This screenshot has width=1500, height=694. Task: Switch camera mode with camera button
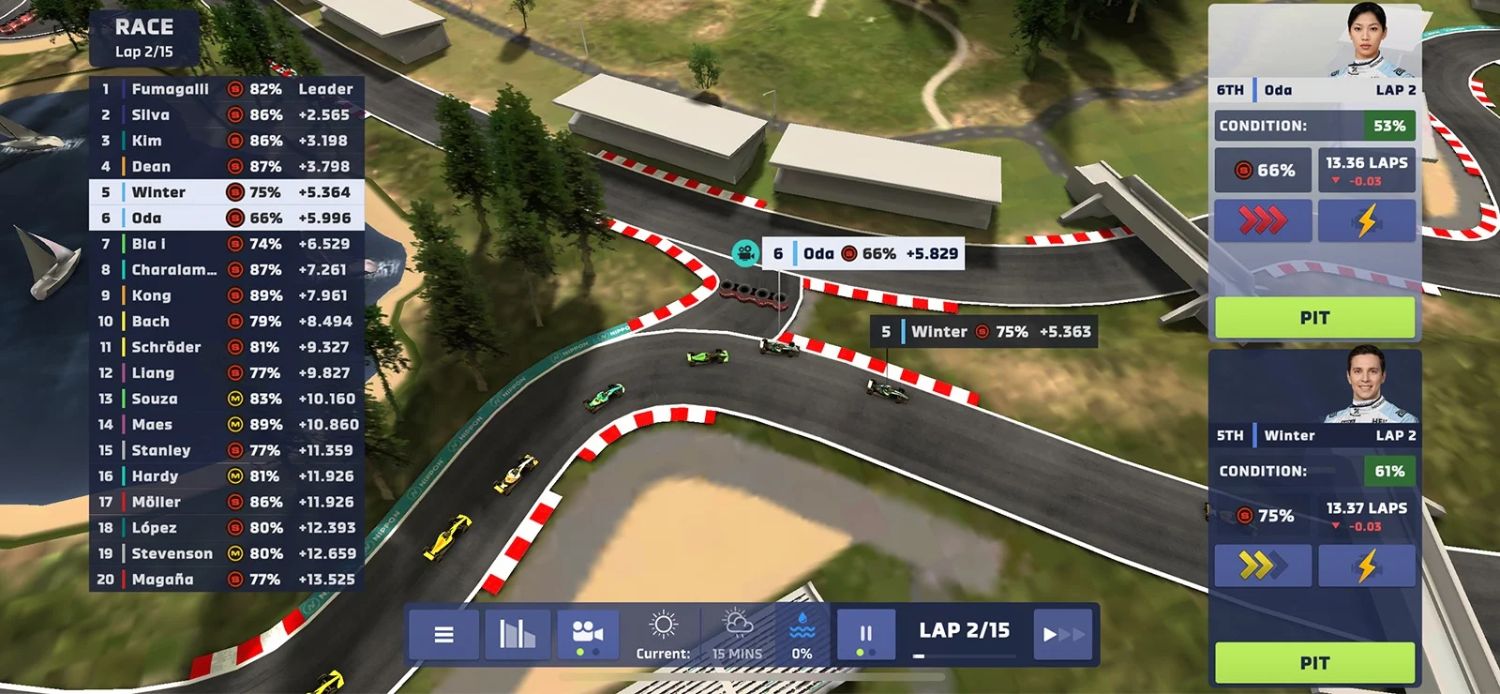588,635
